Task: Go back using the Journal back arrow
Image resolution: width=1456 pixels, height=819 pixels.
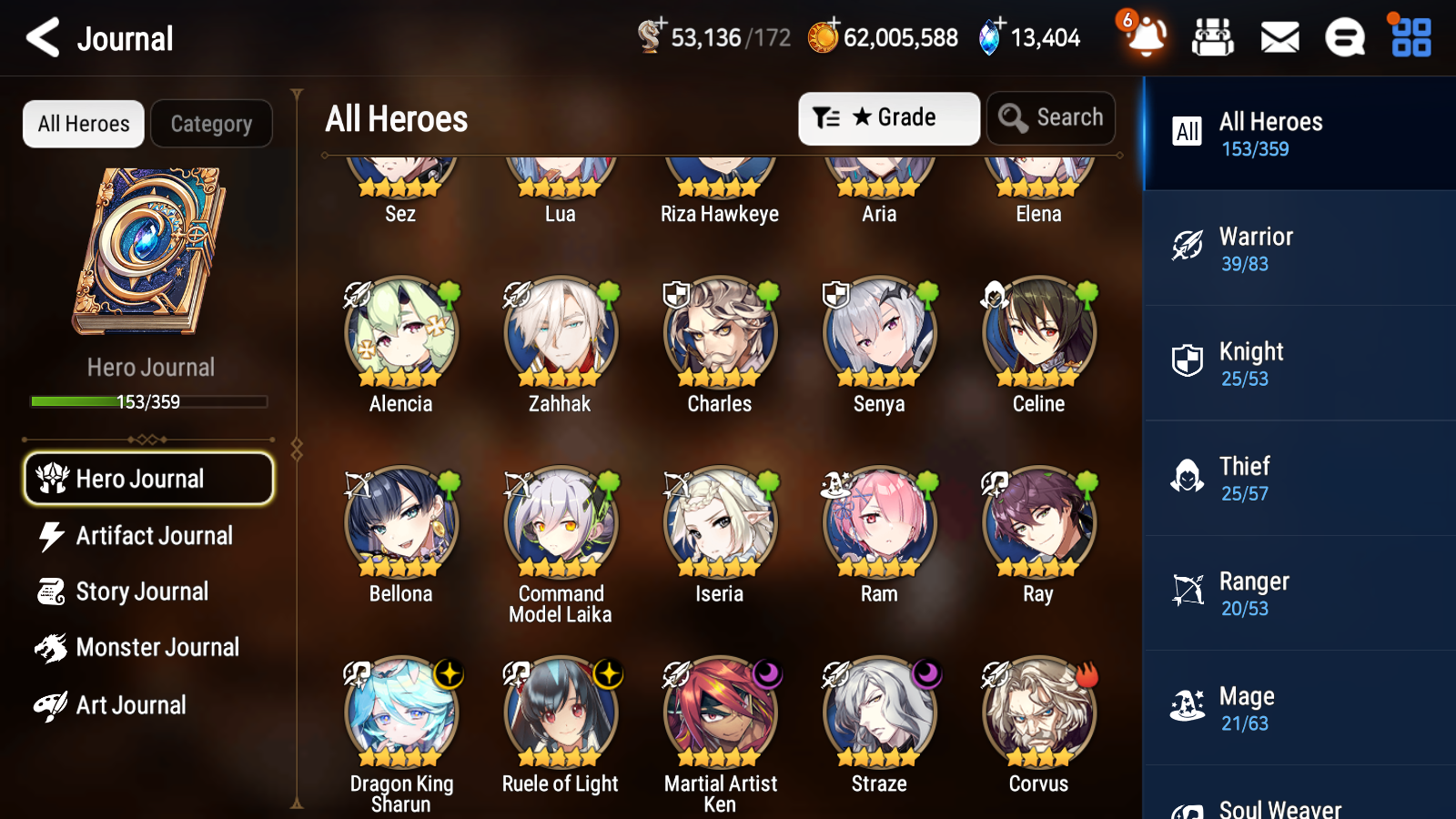Action: click(x=40, y=37)
